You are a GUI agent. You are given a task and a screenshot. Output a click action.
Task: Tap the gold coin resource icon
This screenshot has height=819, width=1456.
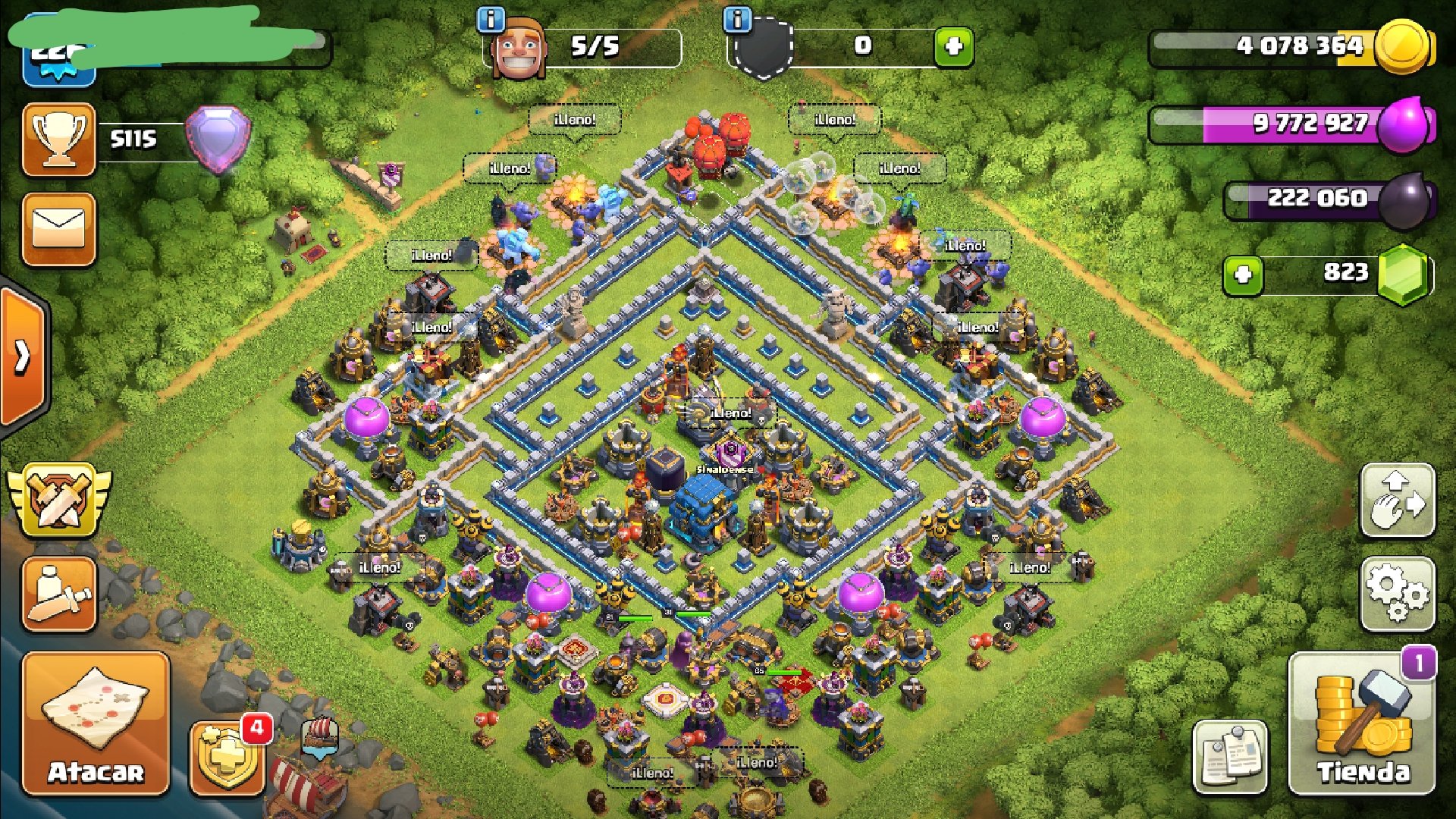(x=1403, y=47)
